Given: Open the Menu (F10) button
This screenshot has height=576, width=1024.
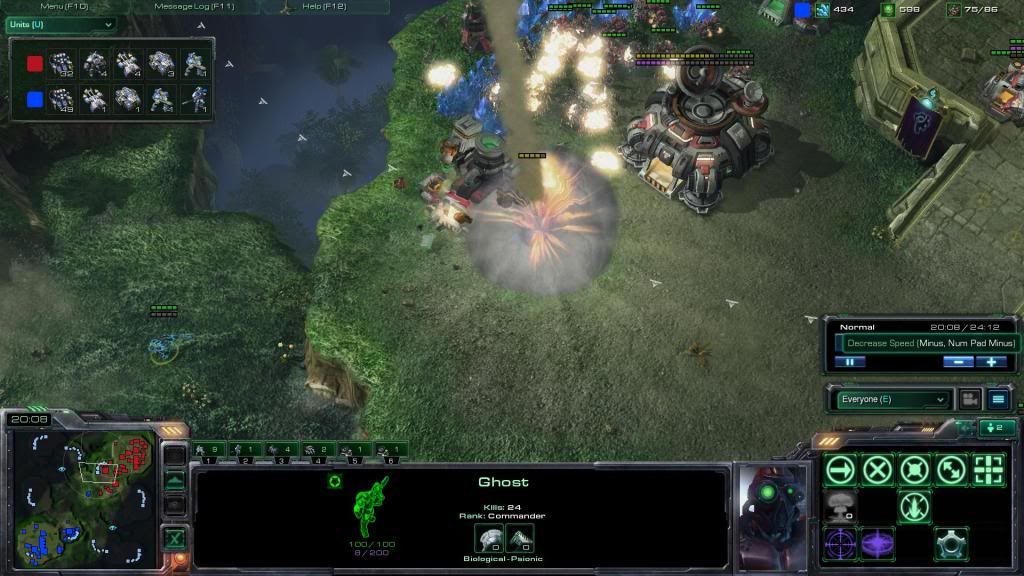Looking at the screenshot, I should pyautogui.click(x=64, y=7).
